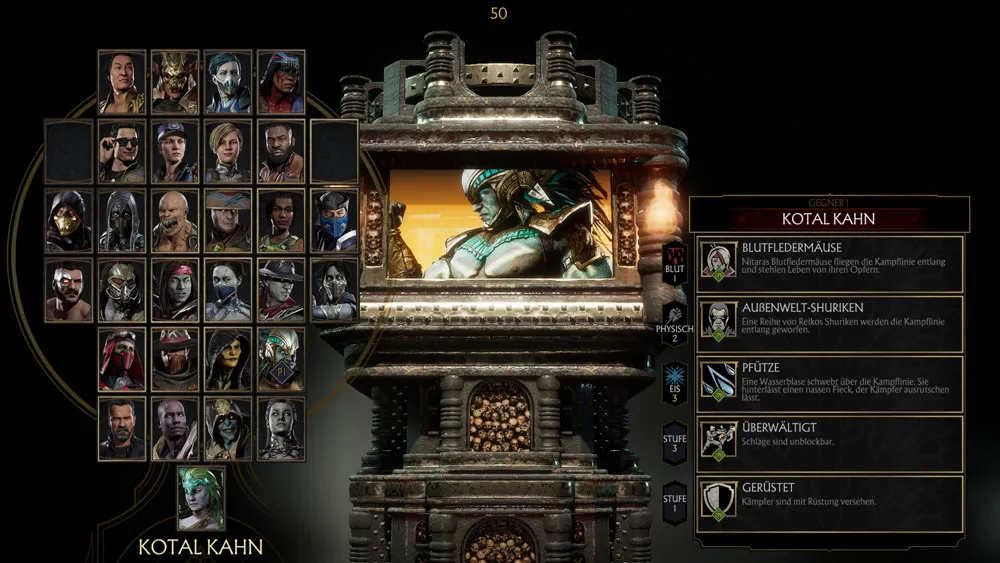The width and height of the screenshot is (1000, 563).
Task: Choose Liu Kang with red headband
Action: [x=175, y=290]
